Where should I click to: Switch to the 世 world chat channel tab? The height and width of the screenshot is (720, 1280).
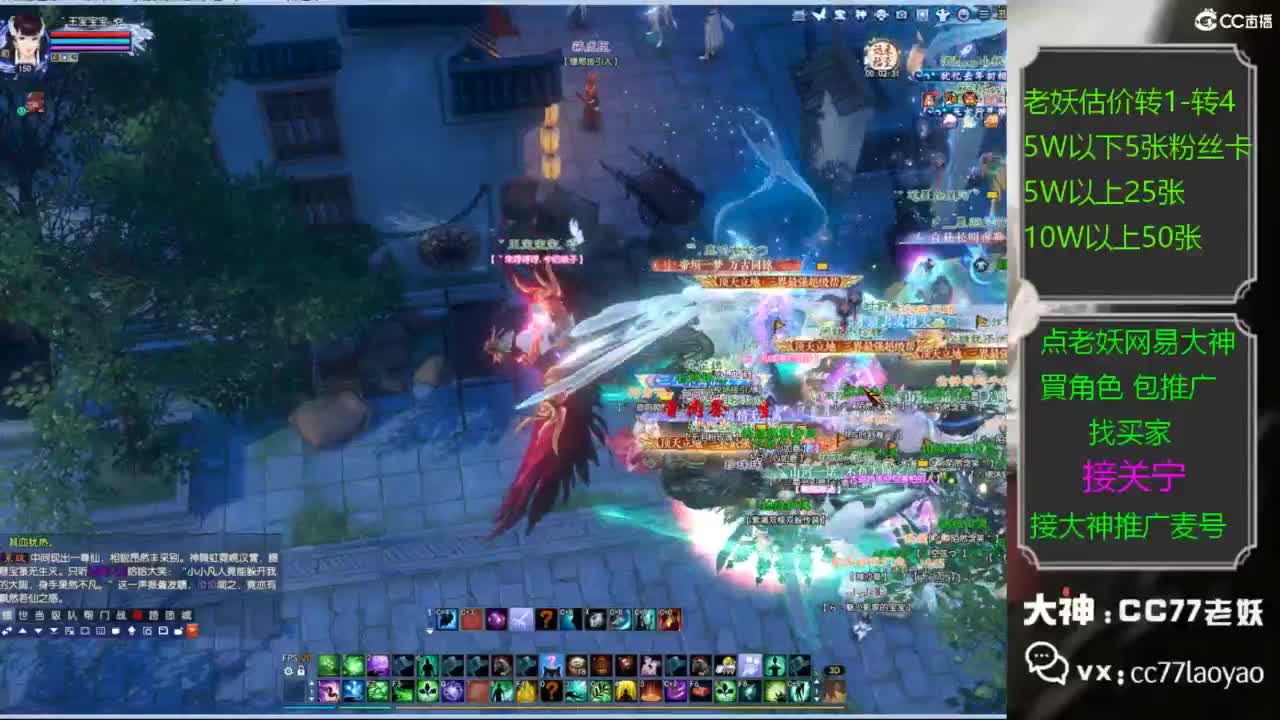point(24,616)
